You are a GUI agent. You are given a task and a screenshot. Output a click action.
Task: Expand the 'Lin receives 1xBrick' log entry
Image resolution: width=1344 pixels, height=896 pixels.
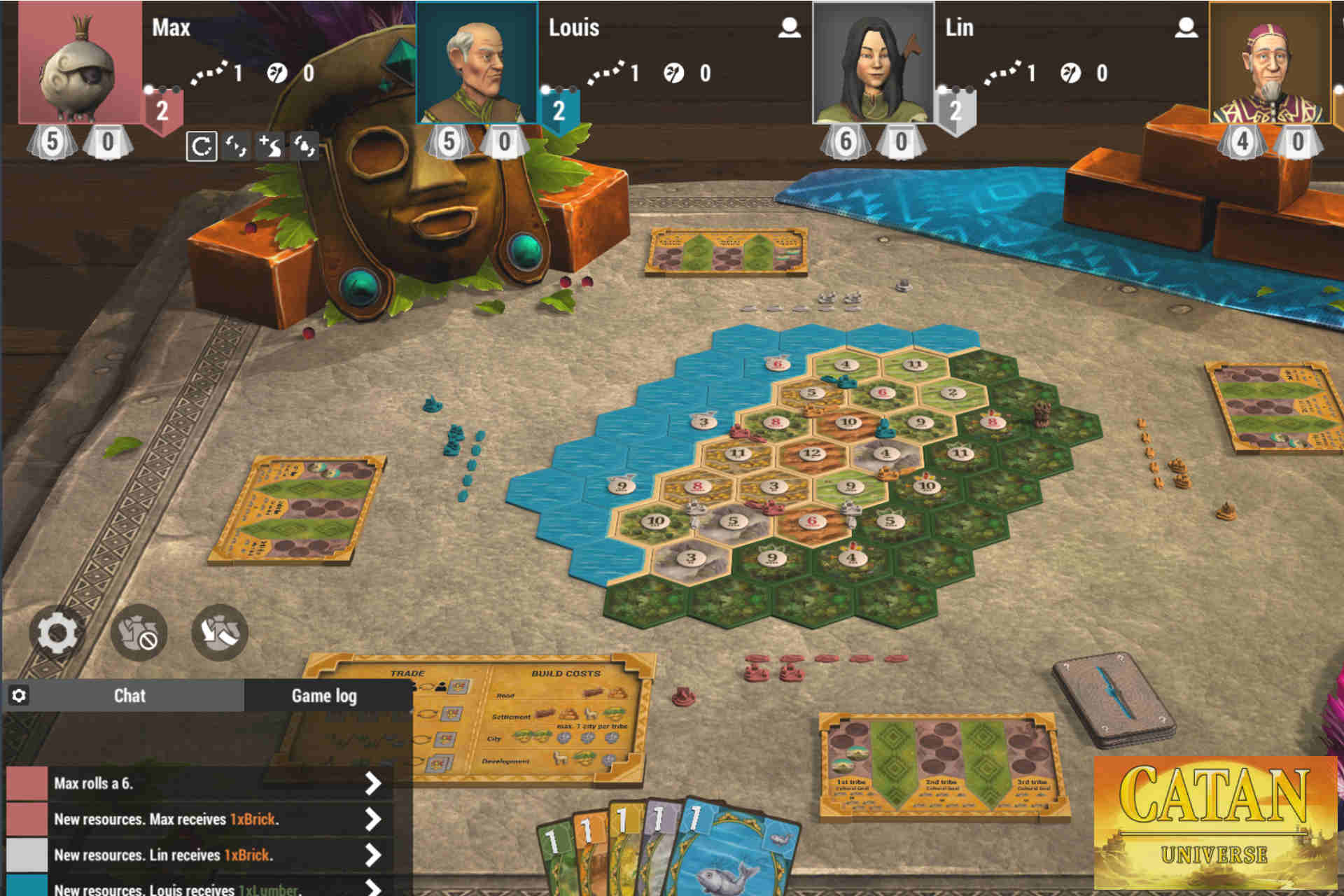coord(371,855)
